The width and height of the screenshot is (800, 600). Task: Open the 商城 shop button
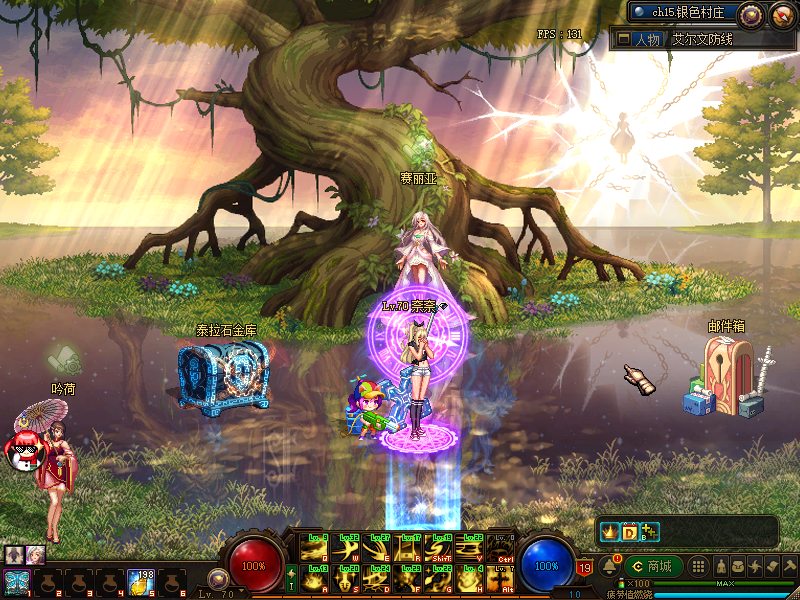(x=653, y=566)
